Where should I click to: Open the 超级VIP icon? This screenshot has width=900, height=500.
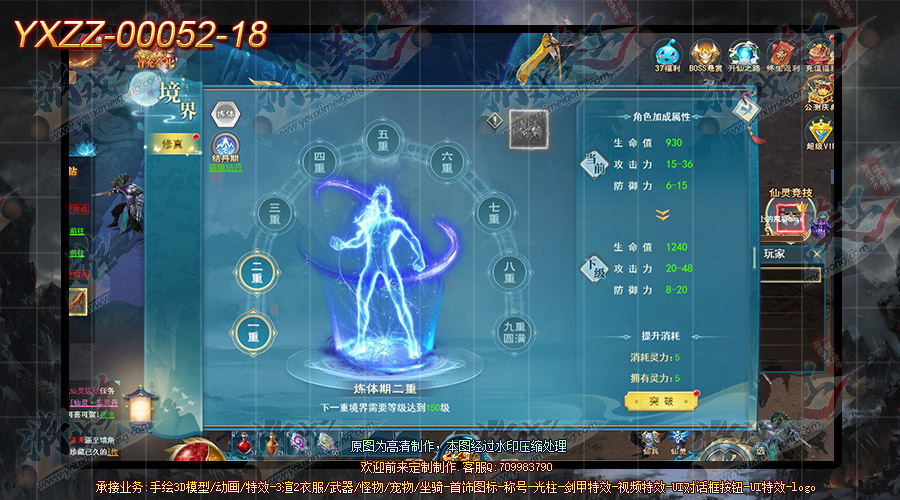click(820, 135)
